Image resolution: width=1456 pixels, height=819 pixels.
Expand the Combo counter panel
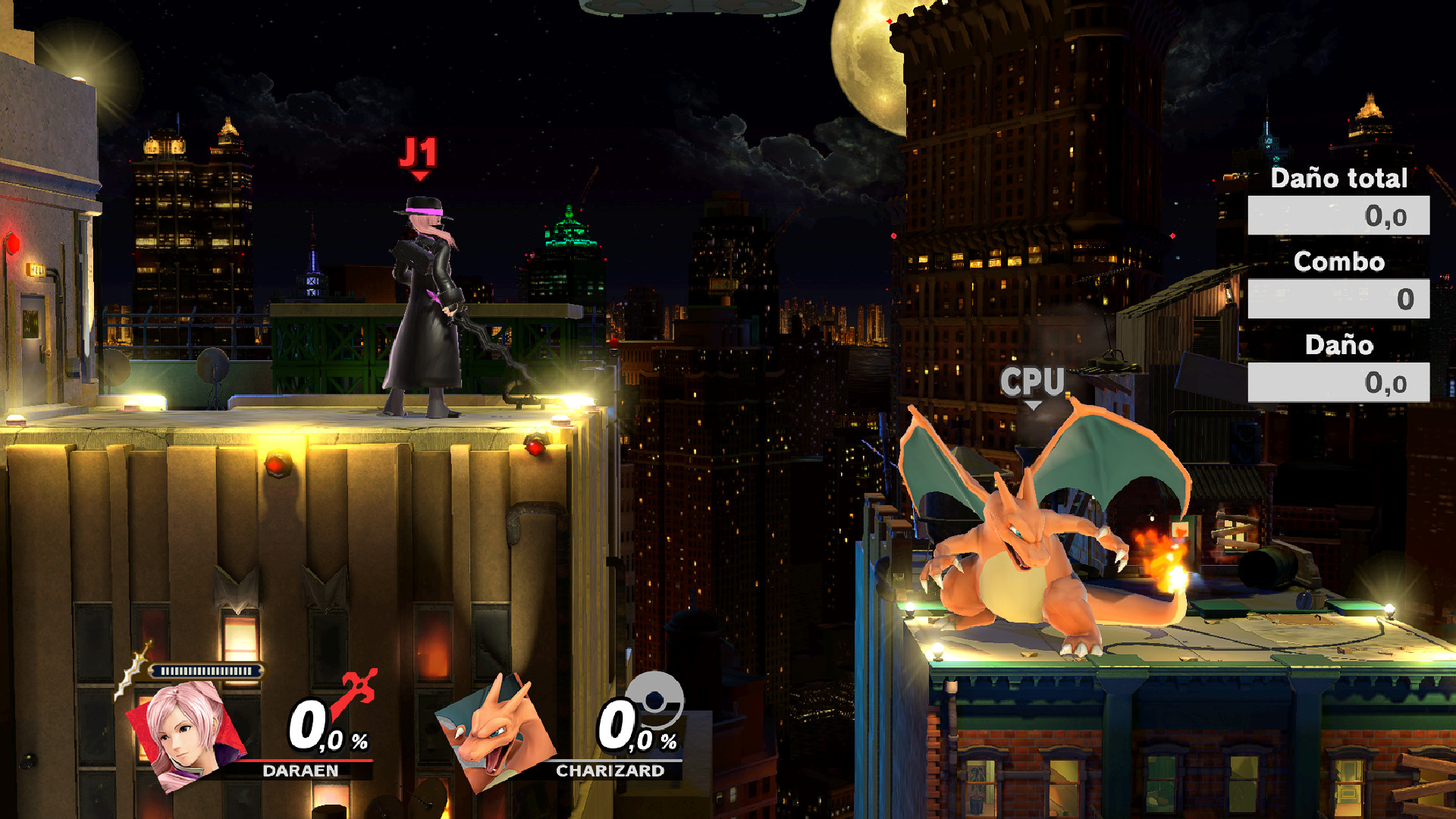point(1339,263)
